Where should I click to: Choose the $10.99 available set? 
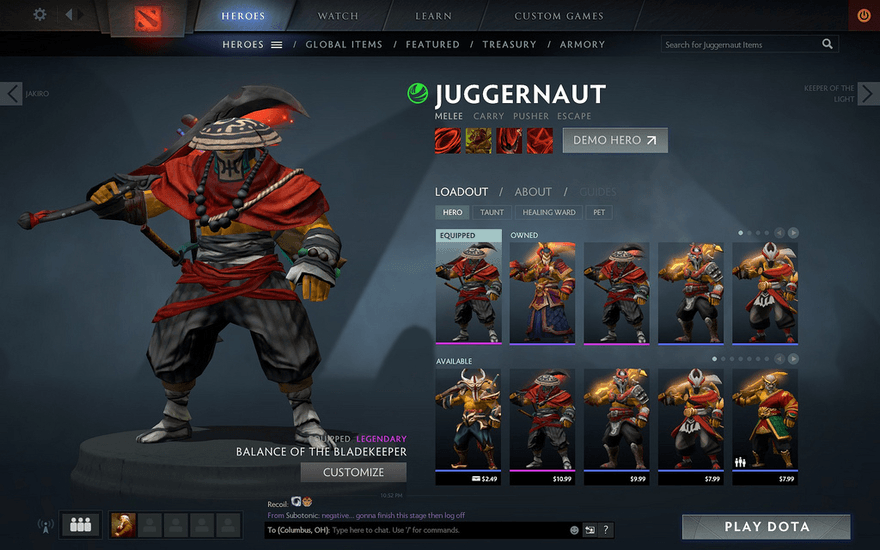click(542, 420)
